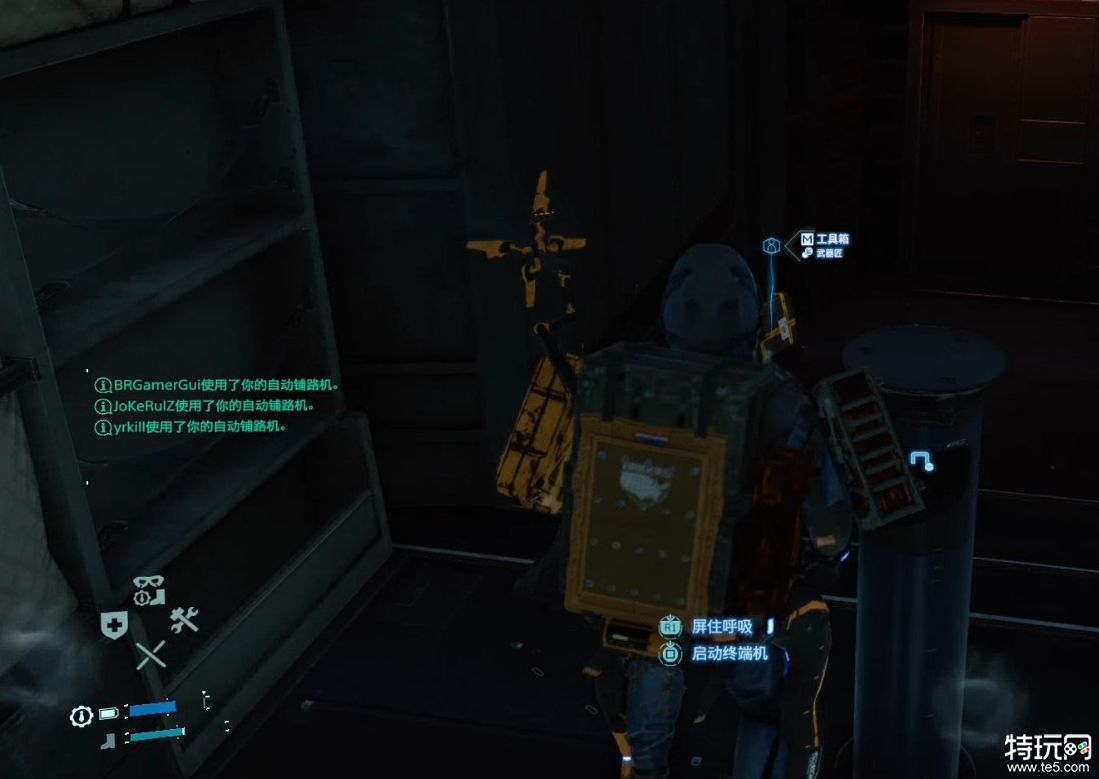Viewport: 1099px width, 779px height.
Task: Select the crossed-out empty weapon slot
Action: coord(150,655)
